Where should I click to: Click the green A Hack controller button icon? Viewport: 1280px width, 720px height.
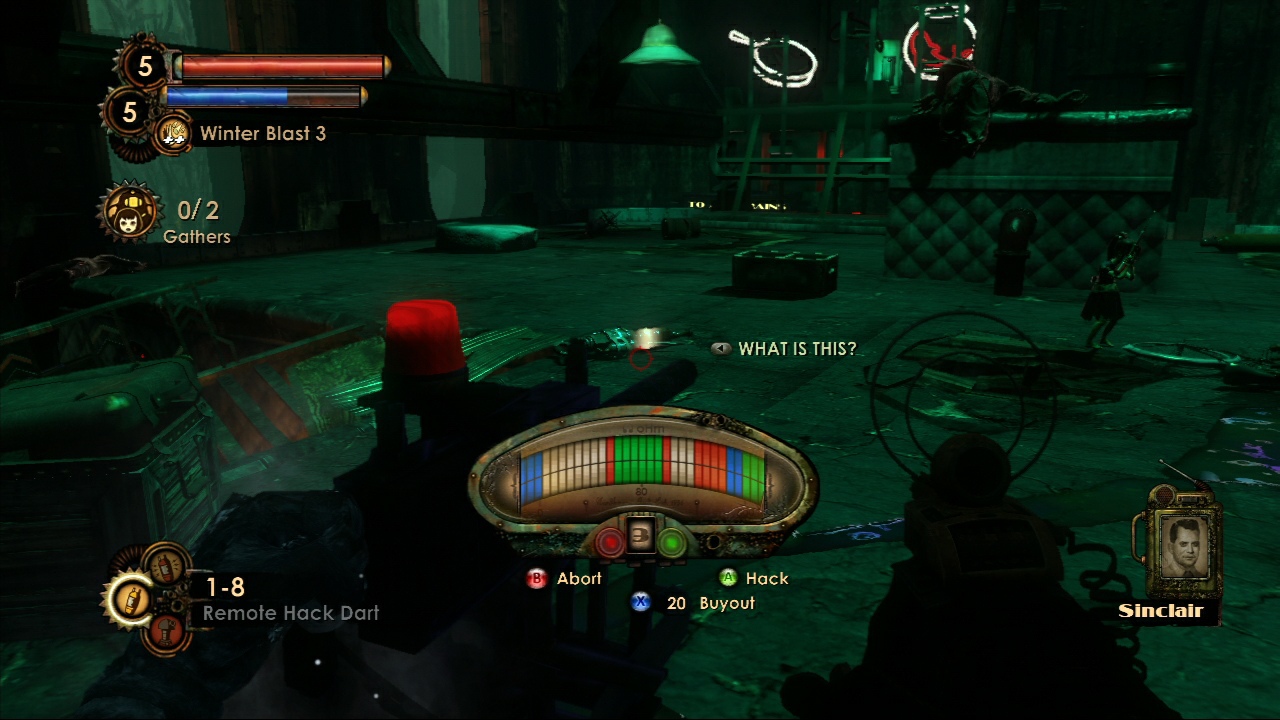coord(728,578)
